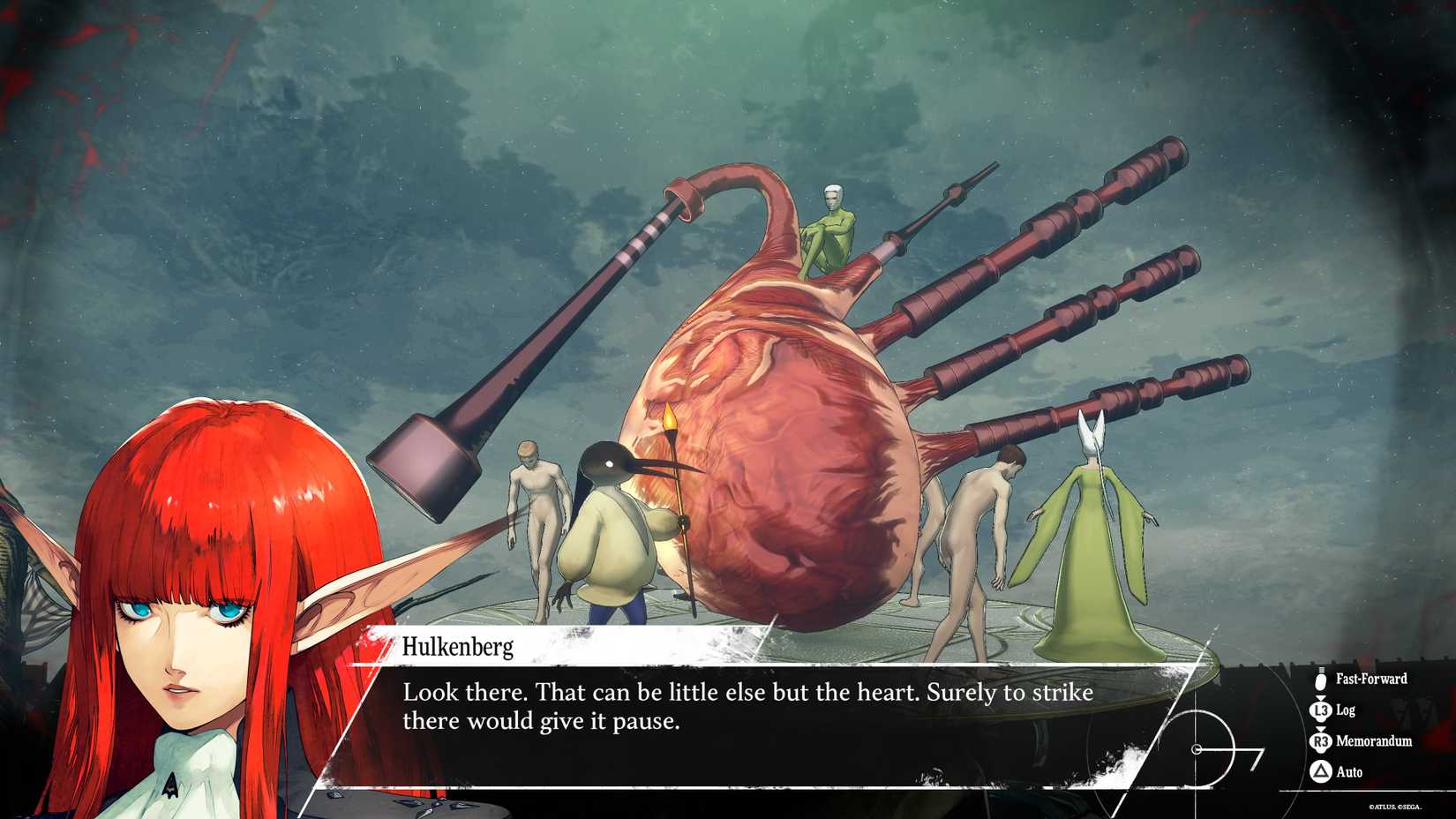The height and width of the screenshot is (819, 1456).
Task: Toggle Fast-Forward mode on
Action: point(1363,680)
